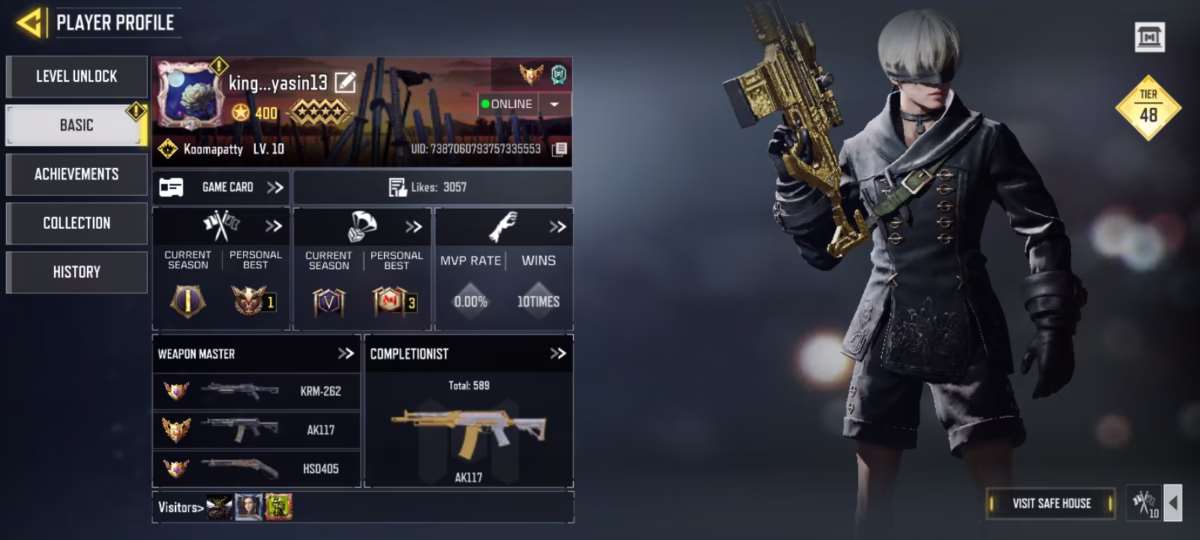Edit the player name with pencil icon
The height and width of the screenshot is (540, 1200).
tap(345, 83)
